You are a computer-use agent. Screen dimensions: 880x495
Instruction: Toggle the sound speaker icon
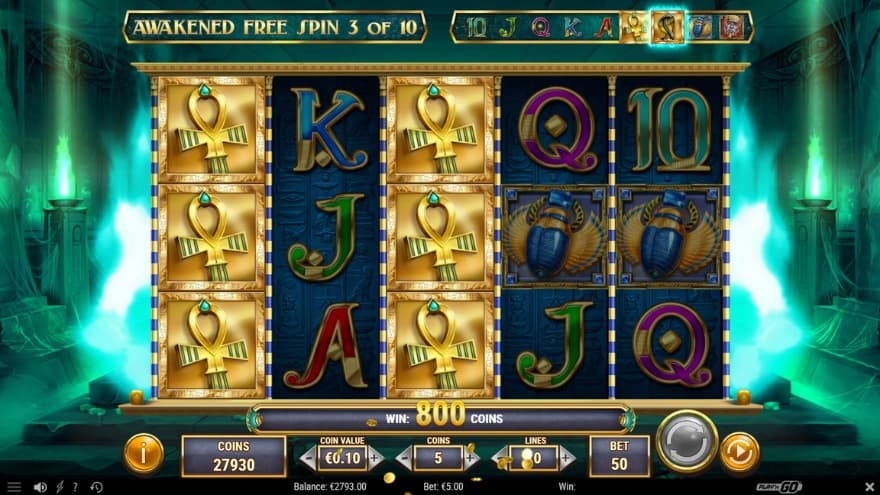[40, 487]
